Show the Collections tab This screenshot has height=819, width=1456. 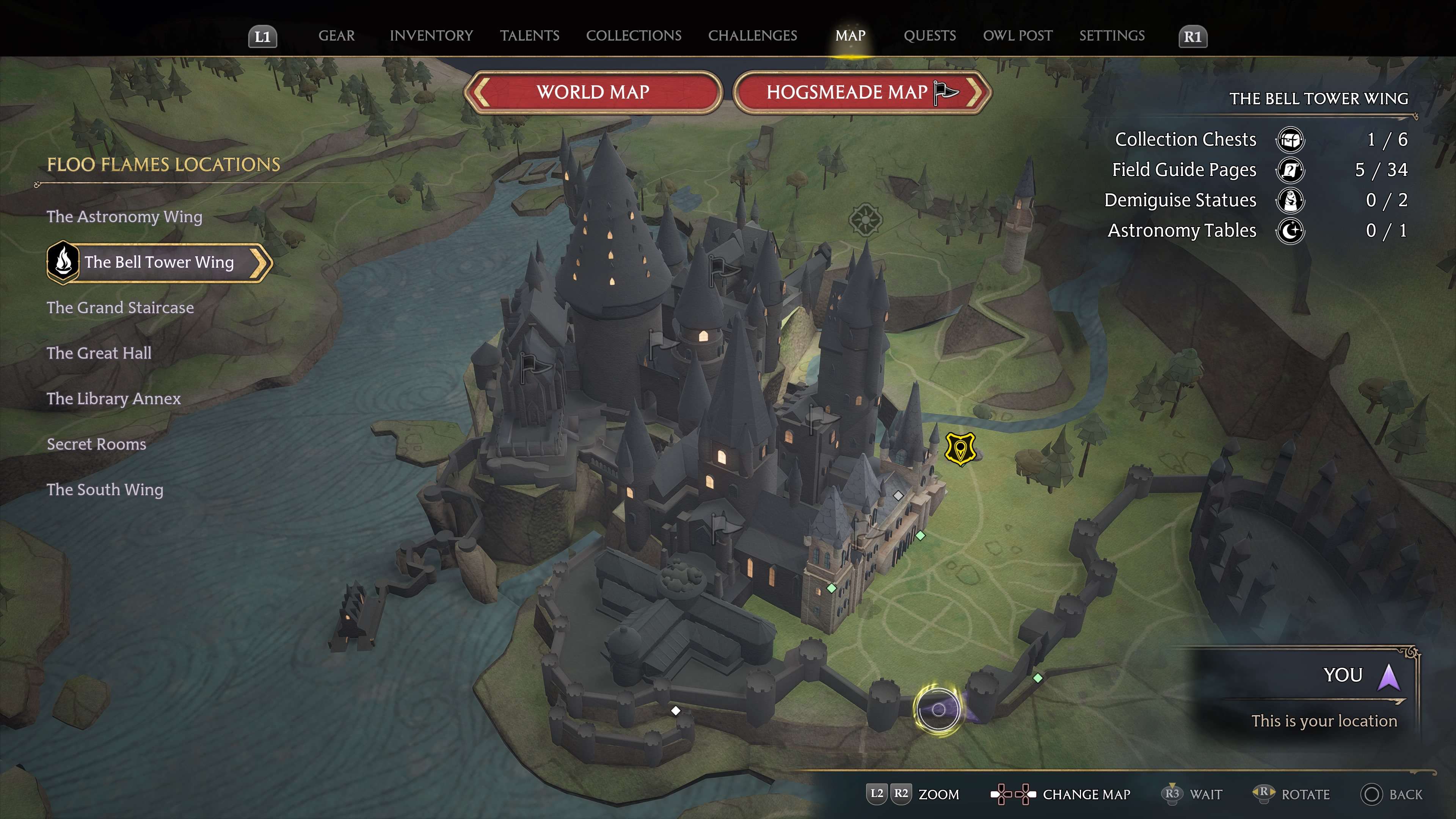coord(634,36)
